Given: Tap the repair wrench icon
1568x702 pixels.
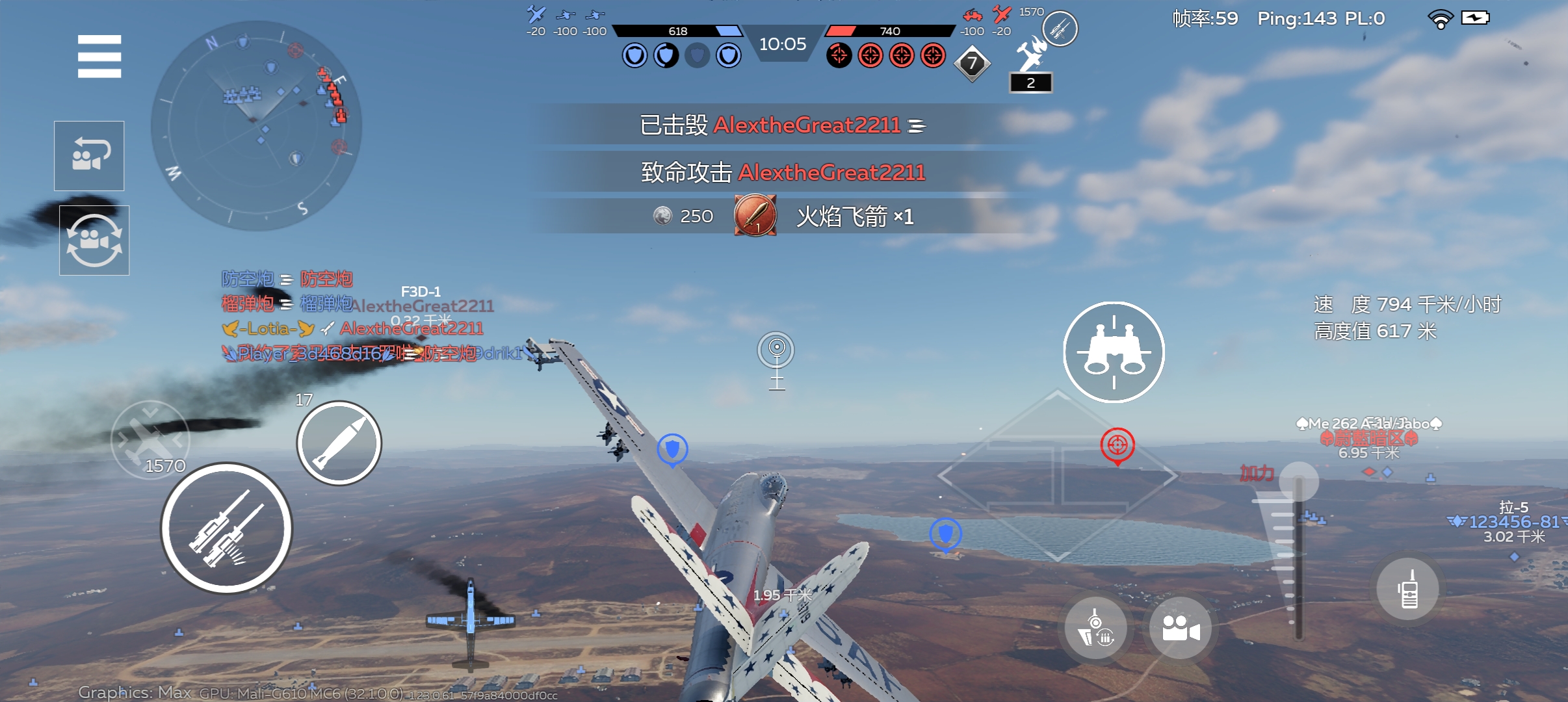Looking at the screenshot, I should (x=1031, y=55).
